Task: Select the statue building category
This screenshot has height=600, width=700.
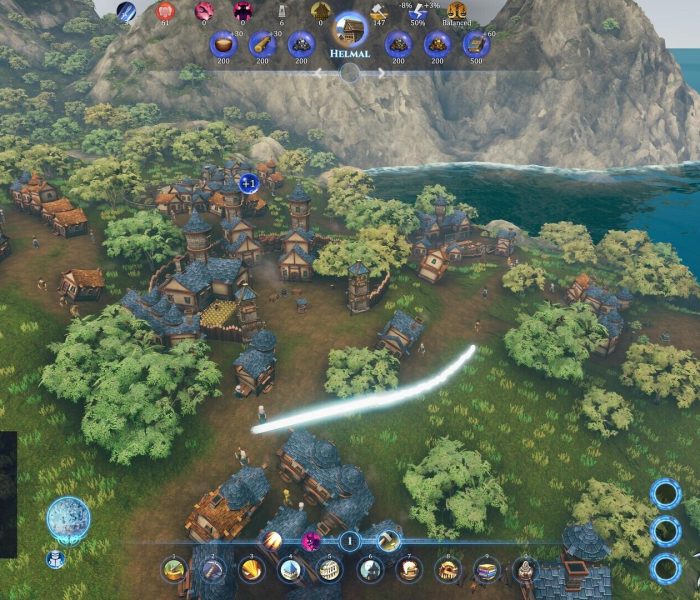Action: point(525,570)
